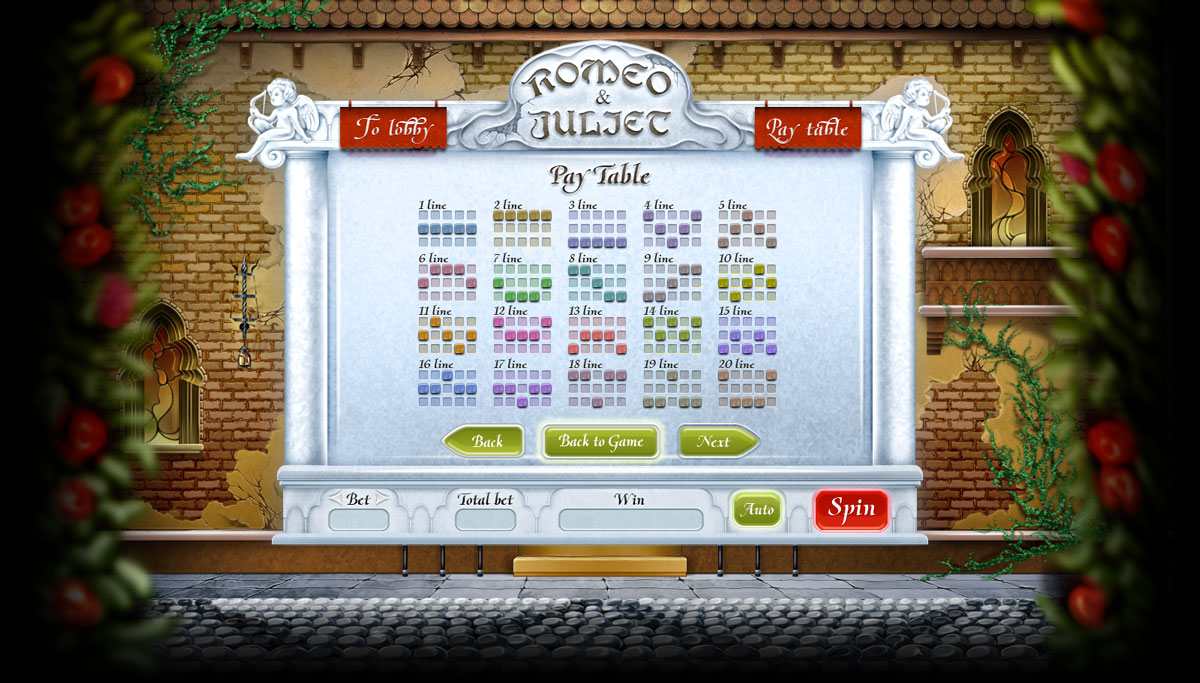Hit the red Spin button
The image size is (1200, 683).
pos(851,509)
